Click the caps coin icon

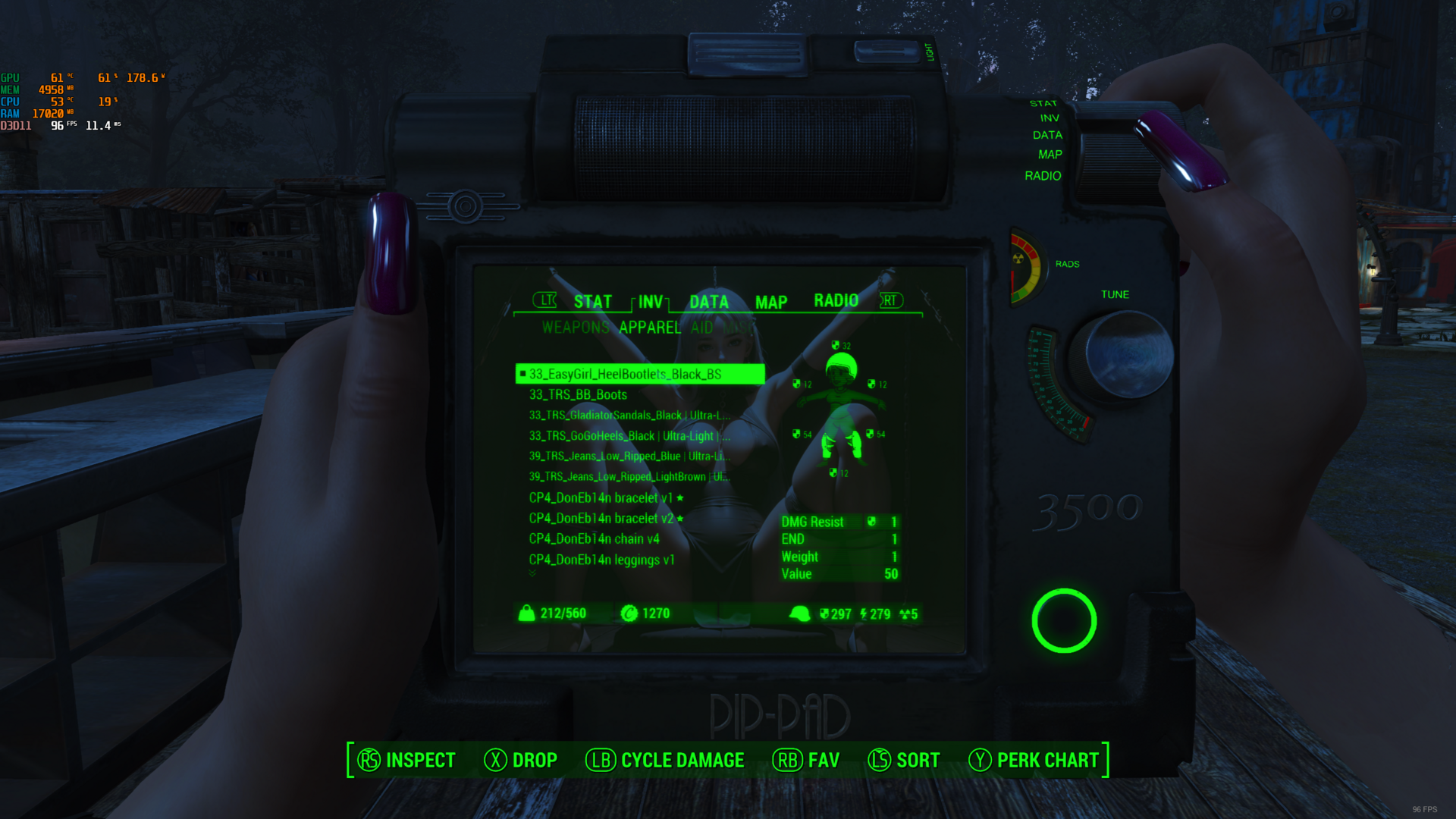[x=629, y=613]
